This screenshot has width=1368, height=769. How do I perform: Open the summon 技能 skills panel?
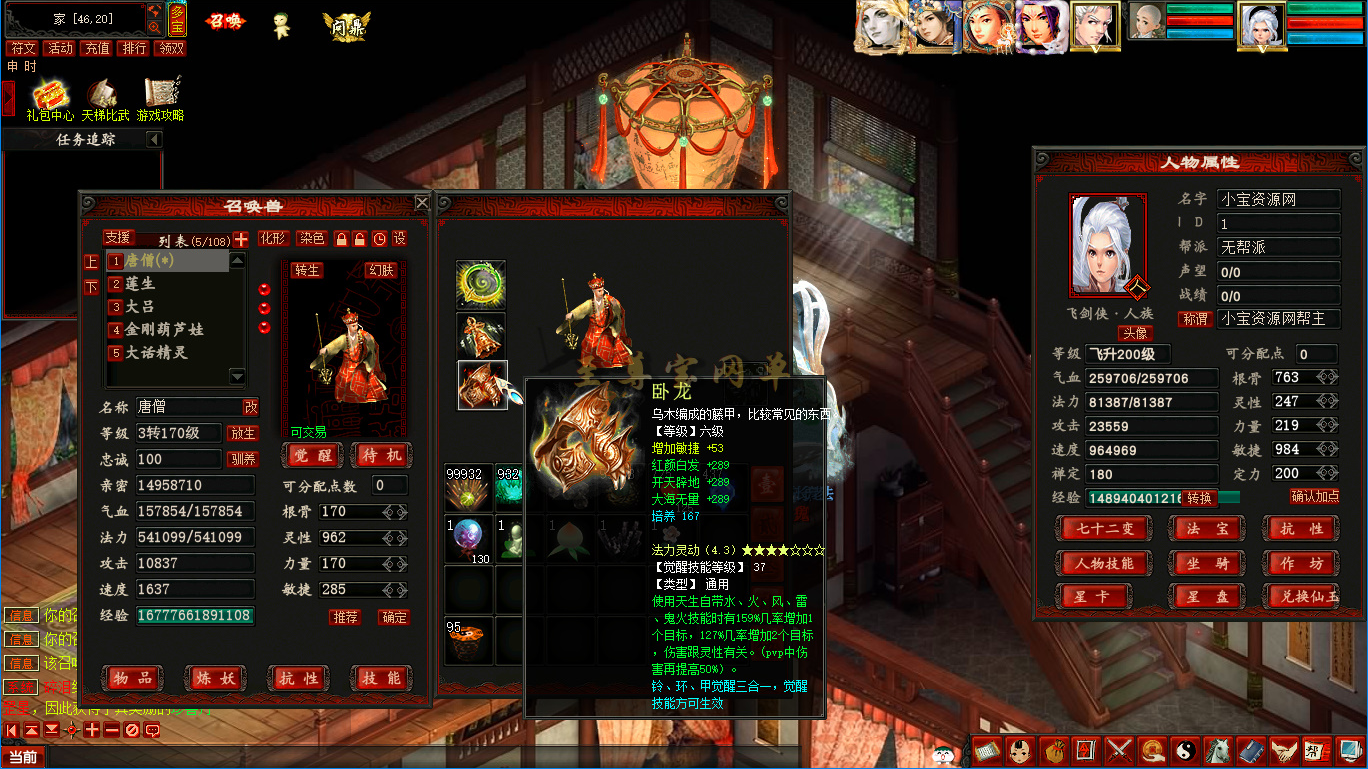click(381, 679)
